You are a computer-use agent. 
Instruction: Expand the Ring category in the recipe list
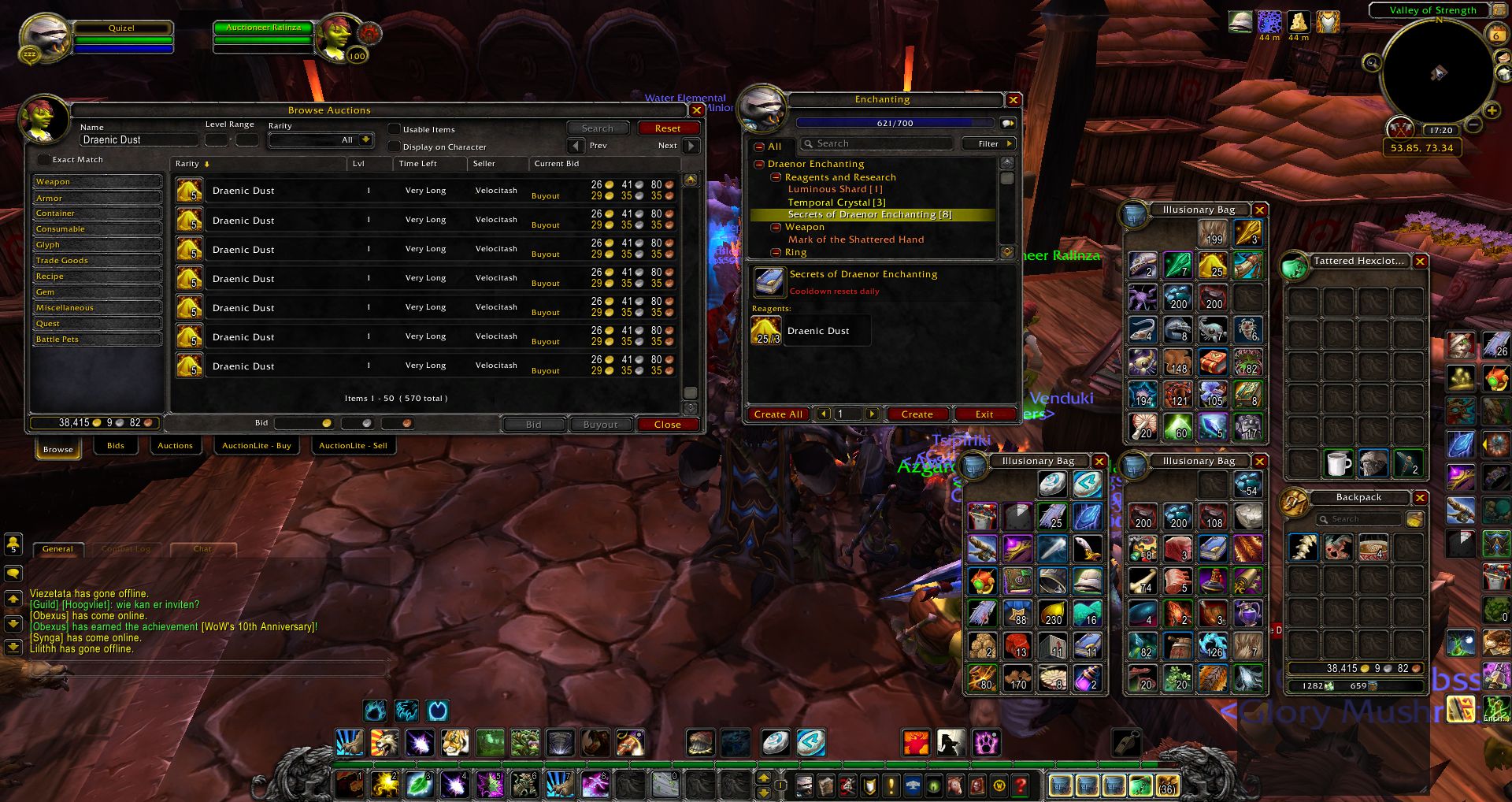(x=776, y=252)
